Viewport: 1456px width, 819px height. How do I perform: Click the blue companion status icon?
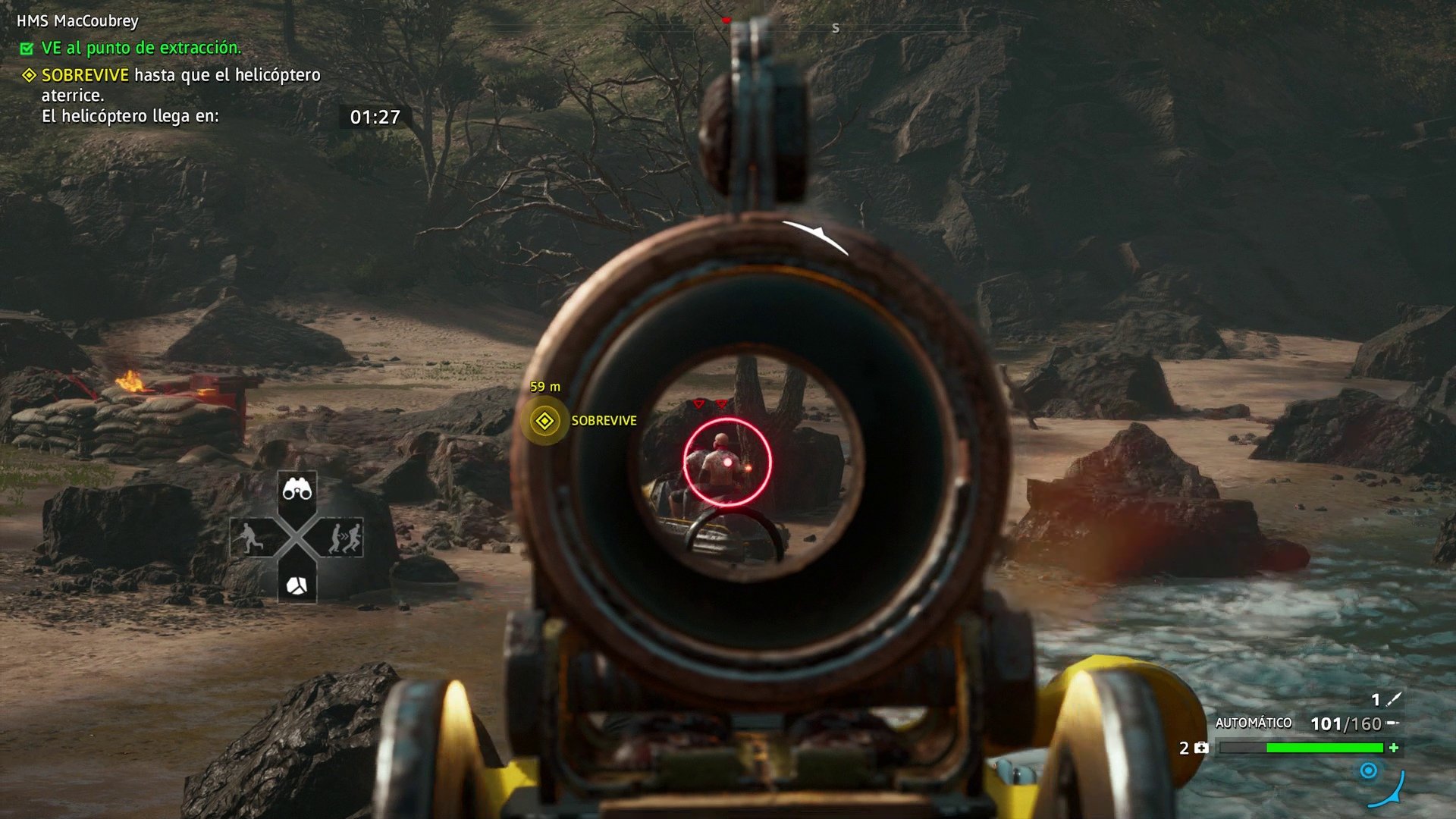tap(1368, 771)
